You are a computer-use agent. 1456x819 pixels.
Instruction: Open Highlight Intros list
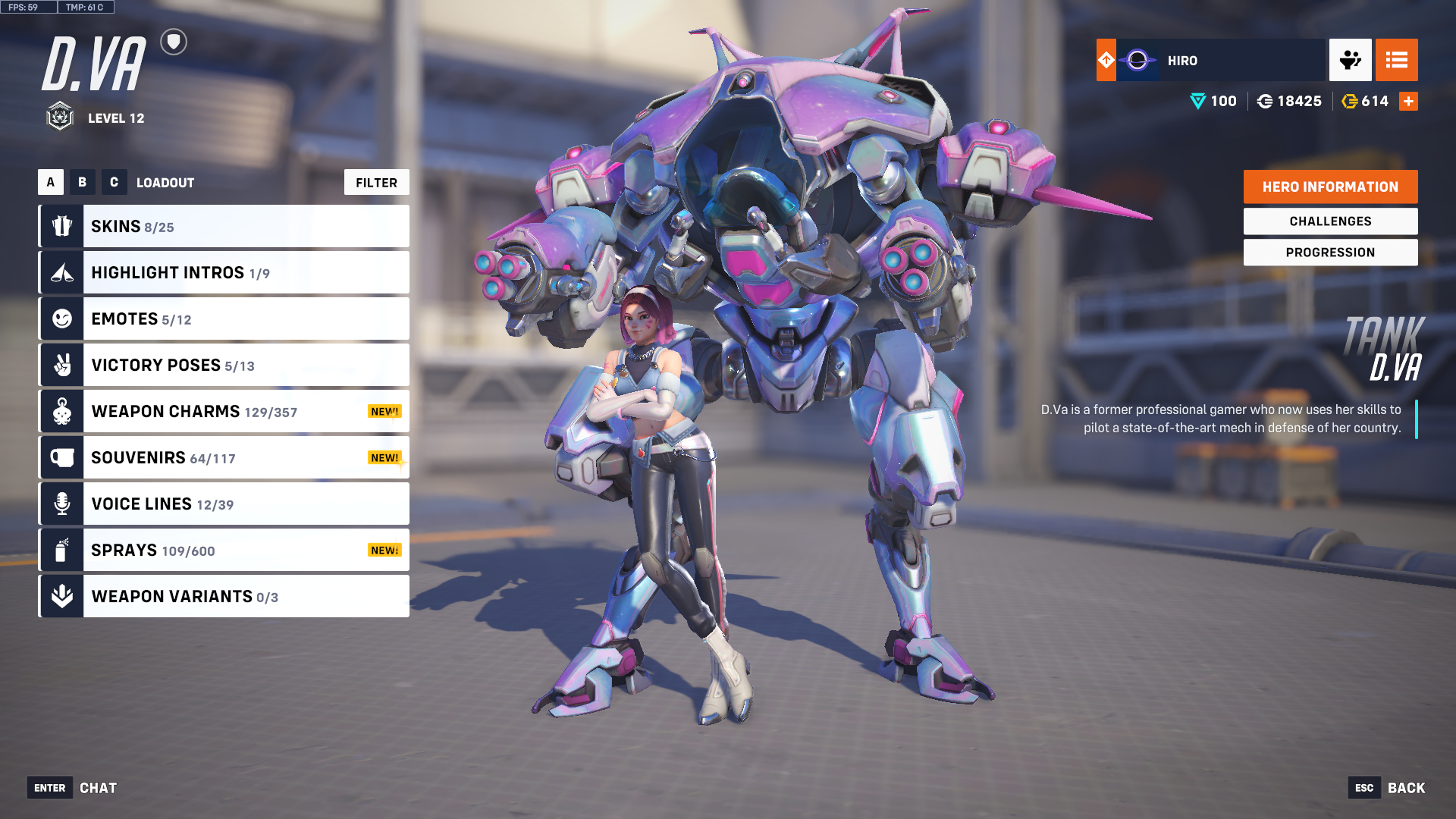[224, 273]
